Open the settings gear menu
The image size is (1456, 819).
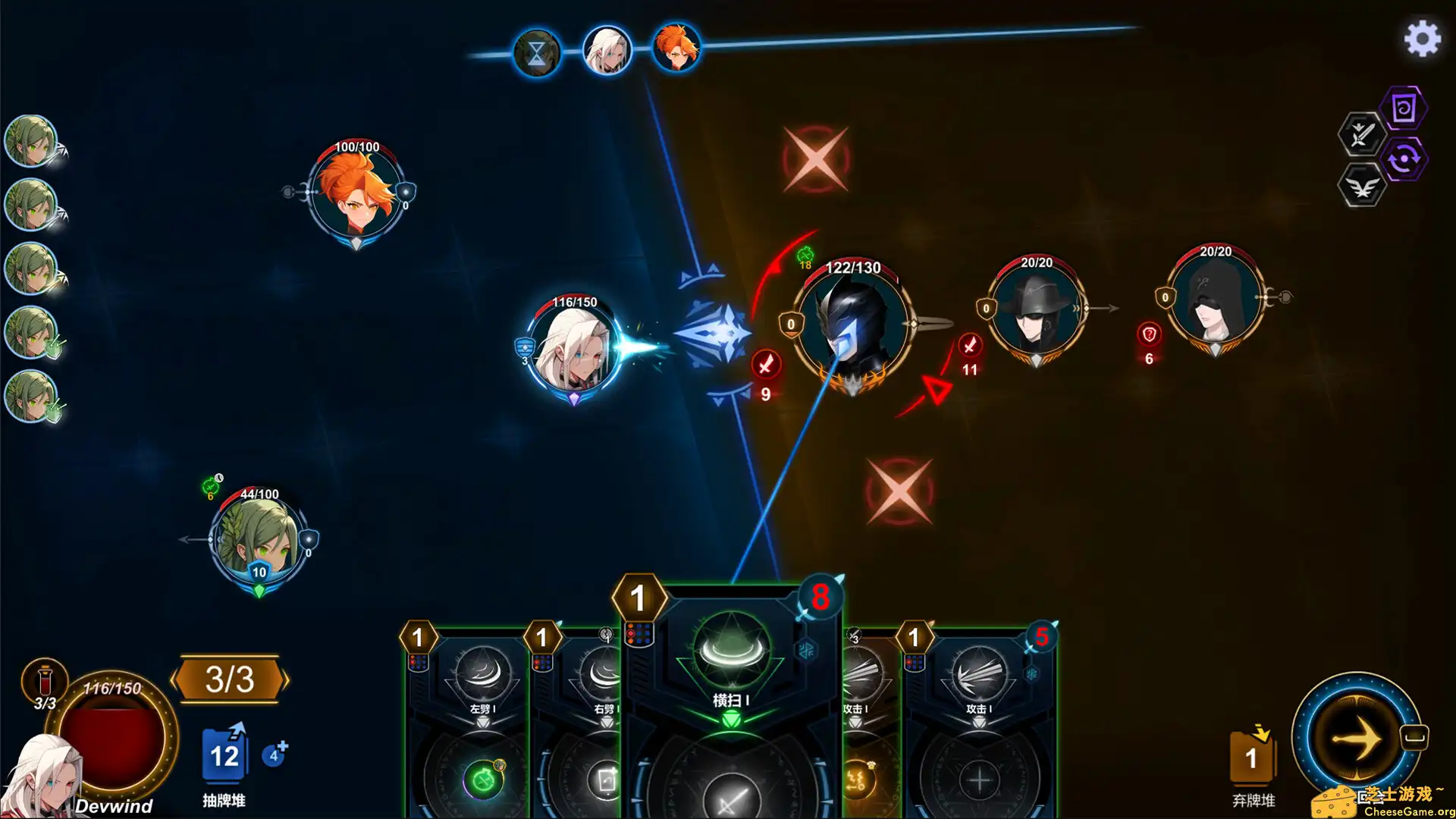pos(1422,40)
